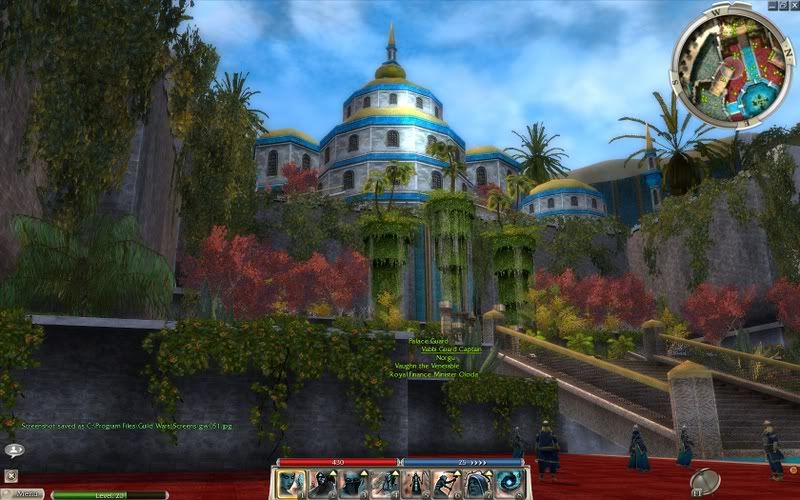Use skill slot 7 hooded elder
Image resolution: width=800 pixels, height=500 pixels.
[480, 484]
